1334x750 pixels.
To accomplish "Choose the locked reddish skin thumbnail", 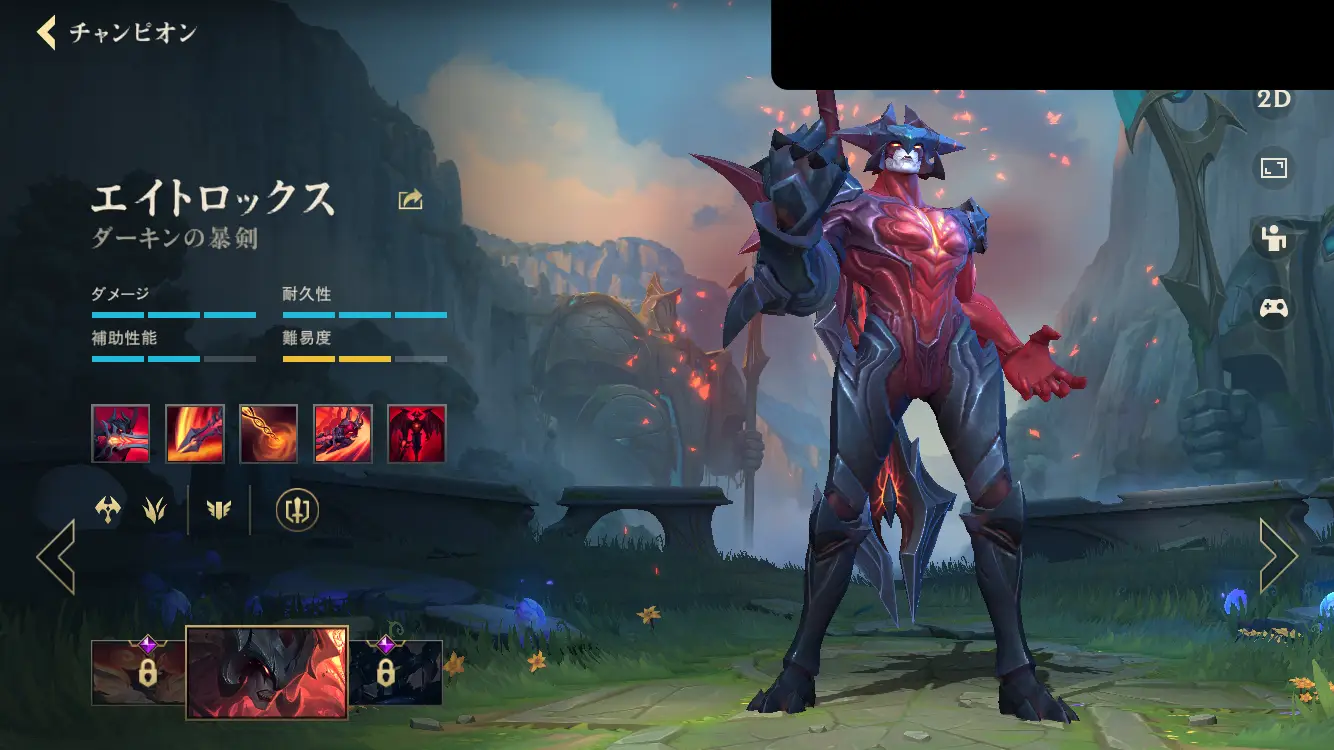I will tap(138, 672).
